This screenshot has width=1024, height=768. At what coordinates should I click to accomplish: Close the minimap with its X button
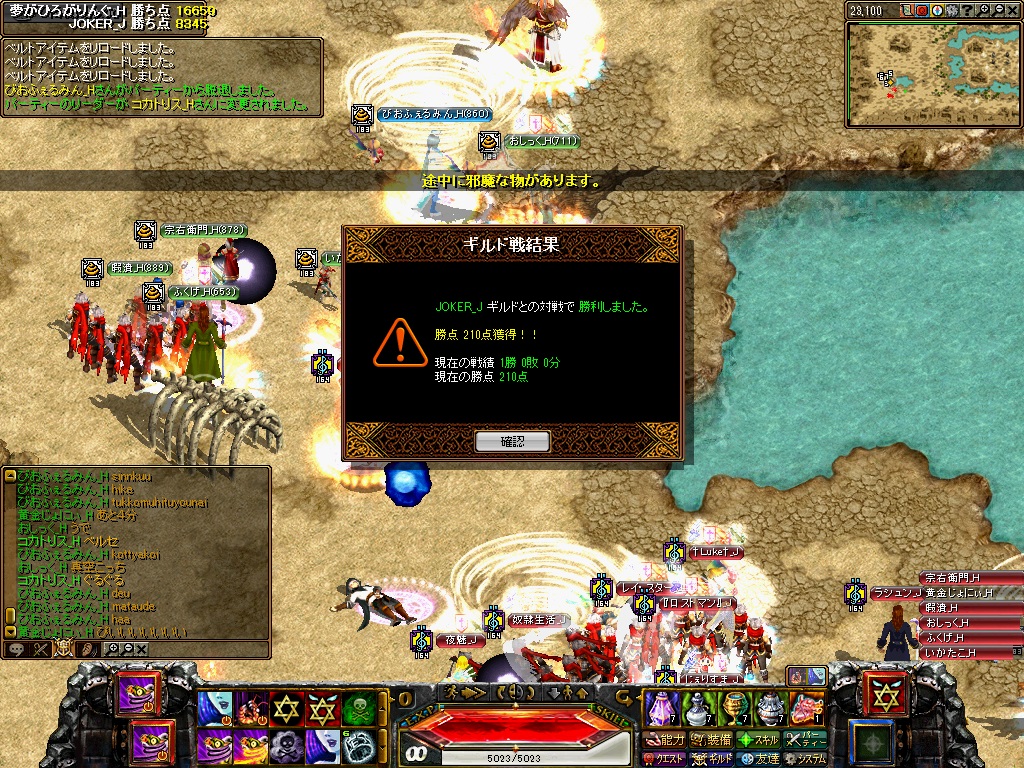click(1013, 10)
